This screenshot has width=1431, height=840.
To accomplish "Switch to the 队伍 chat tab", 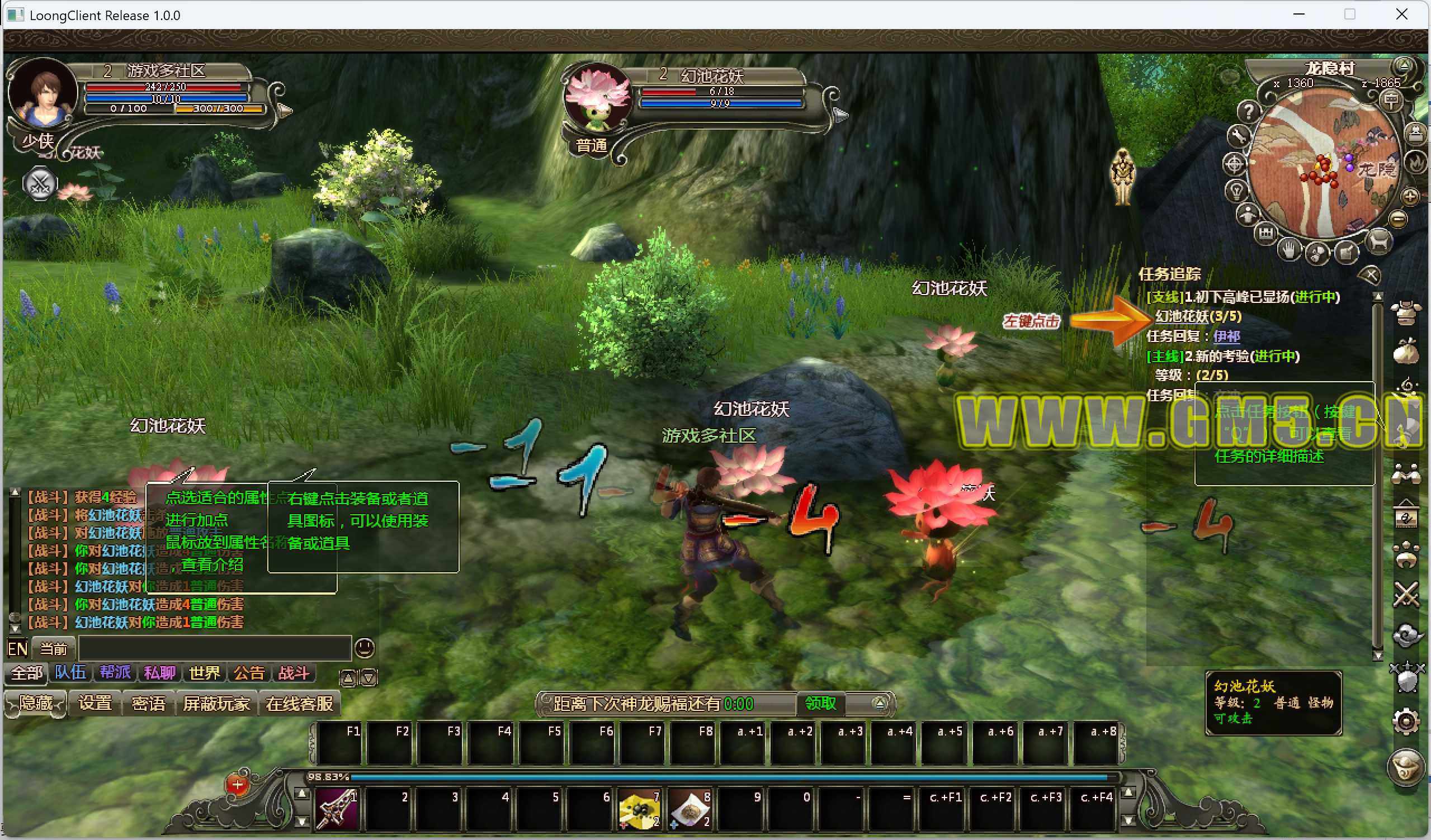I will coord(70,673).
